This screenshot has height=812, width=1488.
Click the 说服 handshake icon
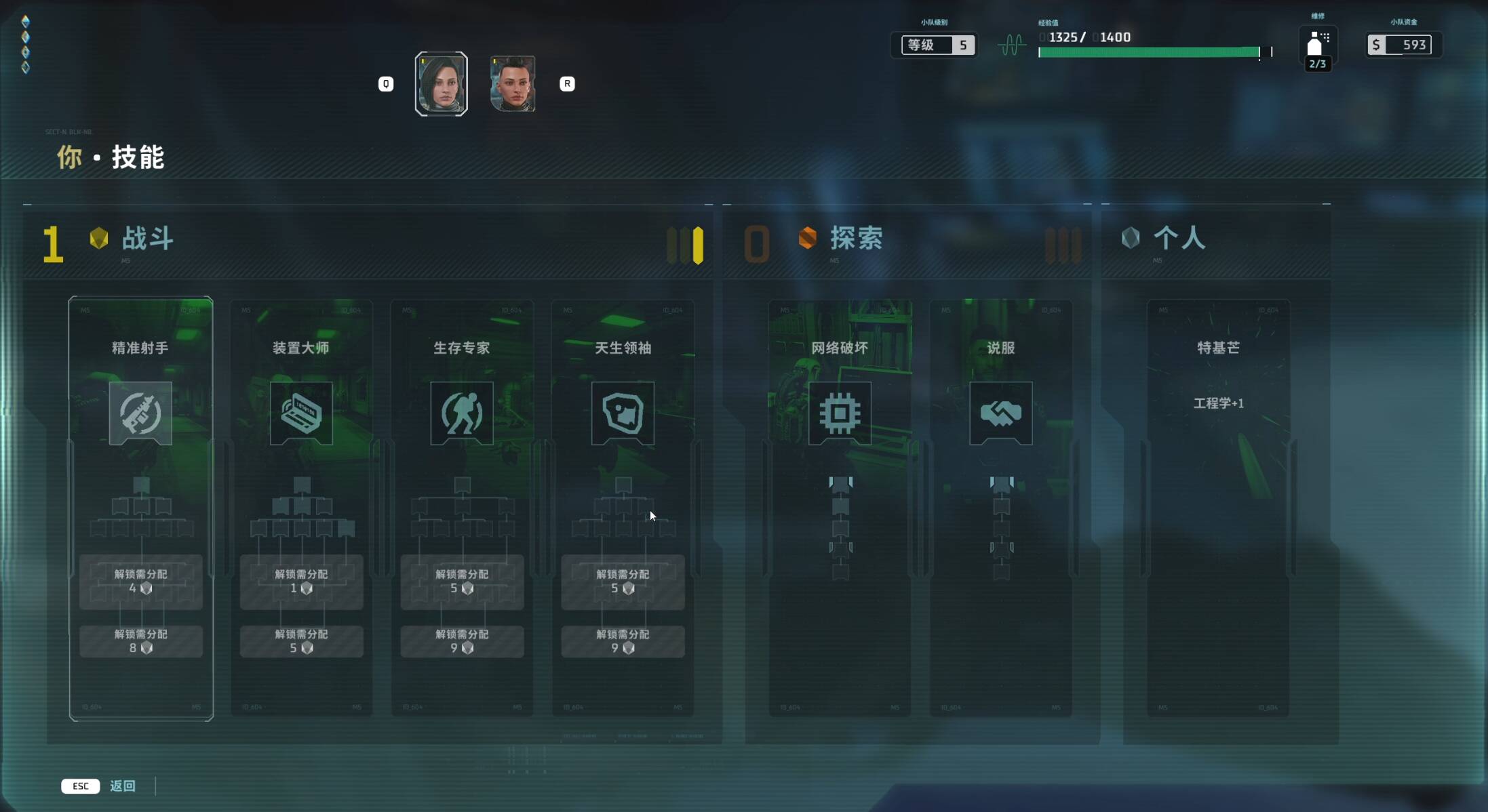pos(1000,413)
